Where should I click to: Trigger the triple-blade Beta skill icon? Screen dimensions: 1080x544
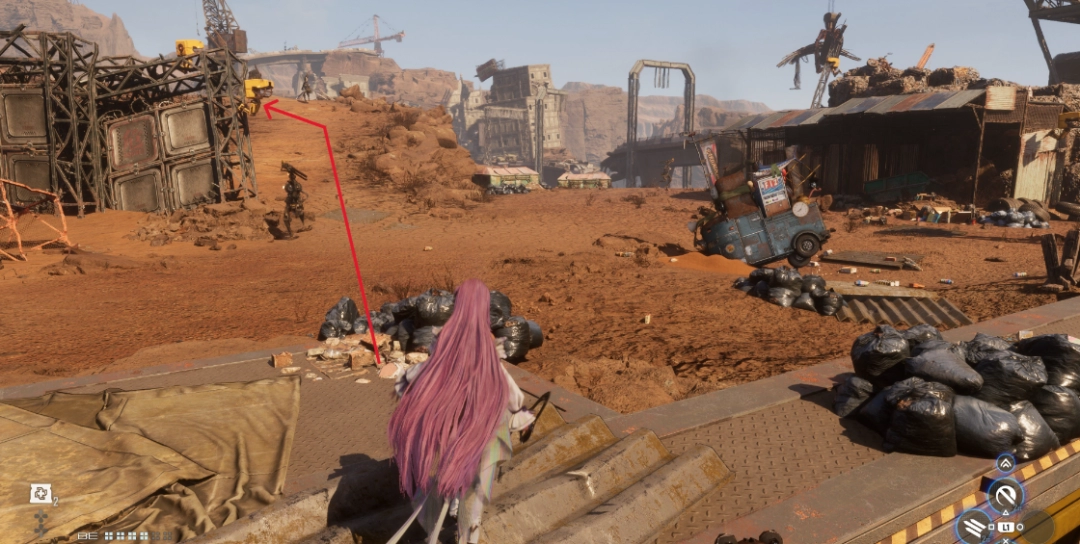tap(975, 525)
